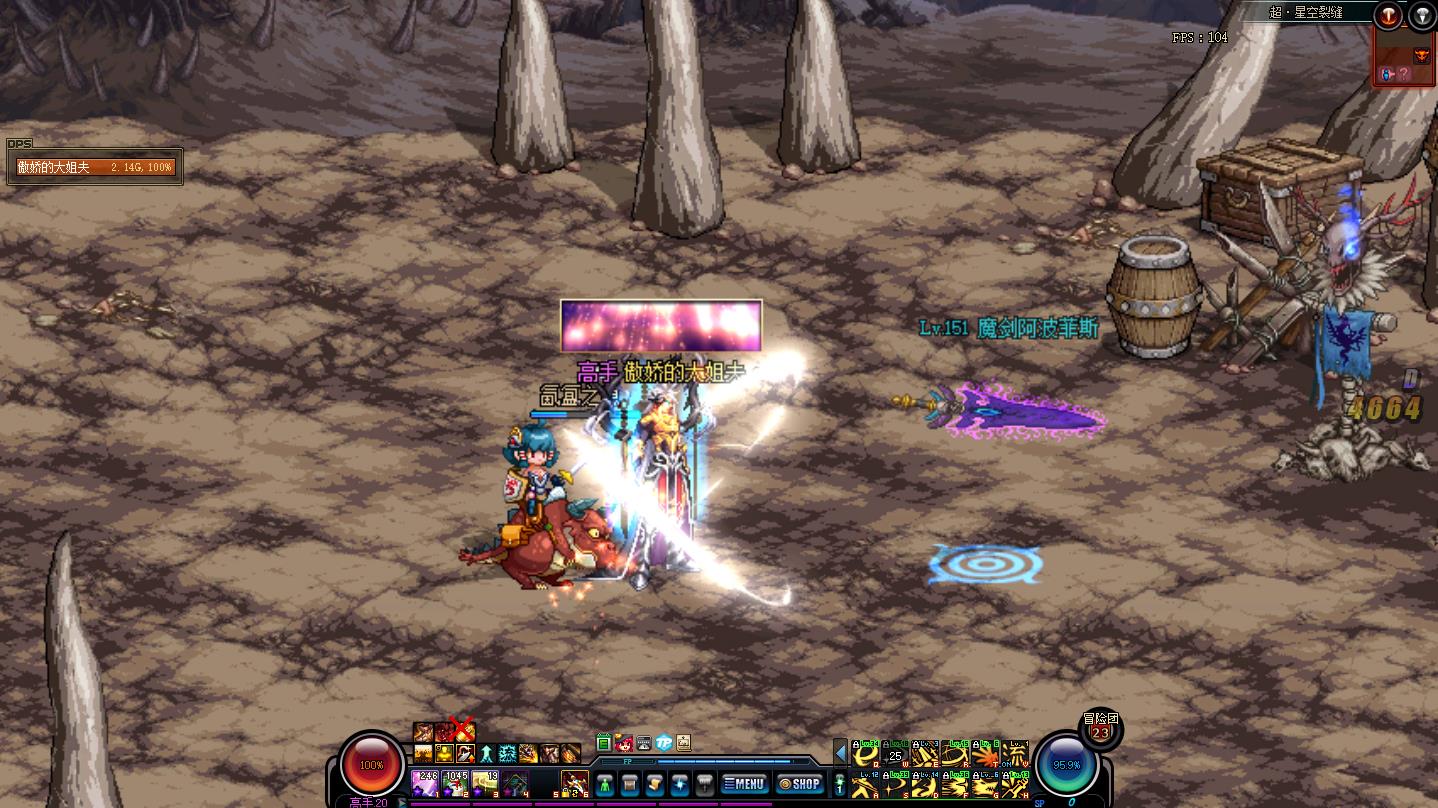Viewport: 1438px width, 808px height.
Task: Click the demon face icon in the monster info panel
Action: coord(1422,55)
